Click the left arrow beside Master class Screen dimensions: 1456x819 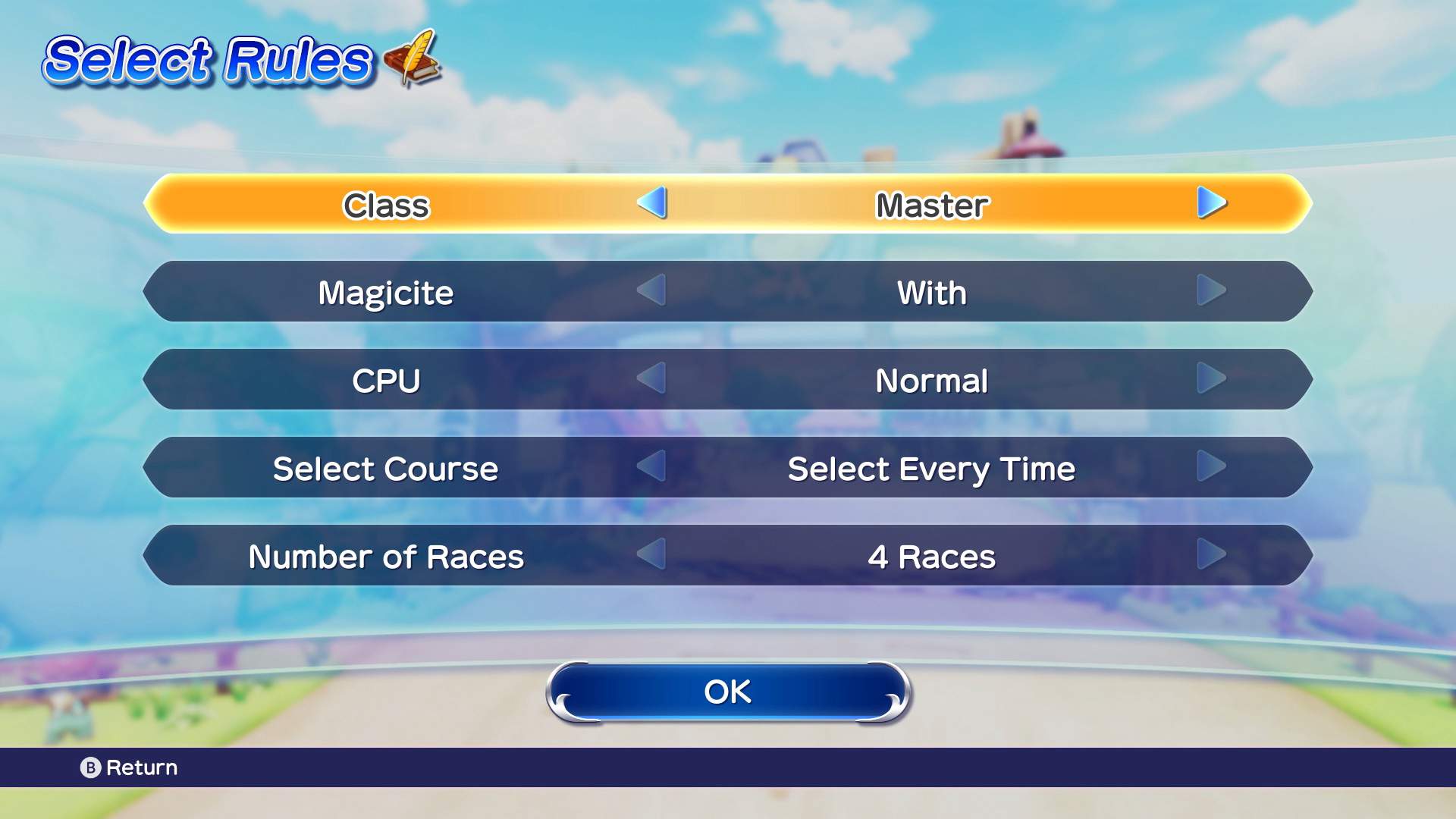[652, 203]
